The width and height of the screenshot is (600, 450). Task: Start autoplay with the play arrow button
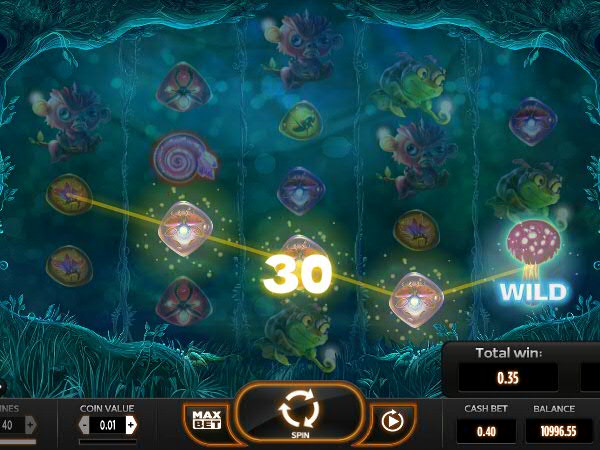392,421
